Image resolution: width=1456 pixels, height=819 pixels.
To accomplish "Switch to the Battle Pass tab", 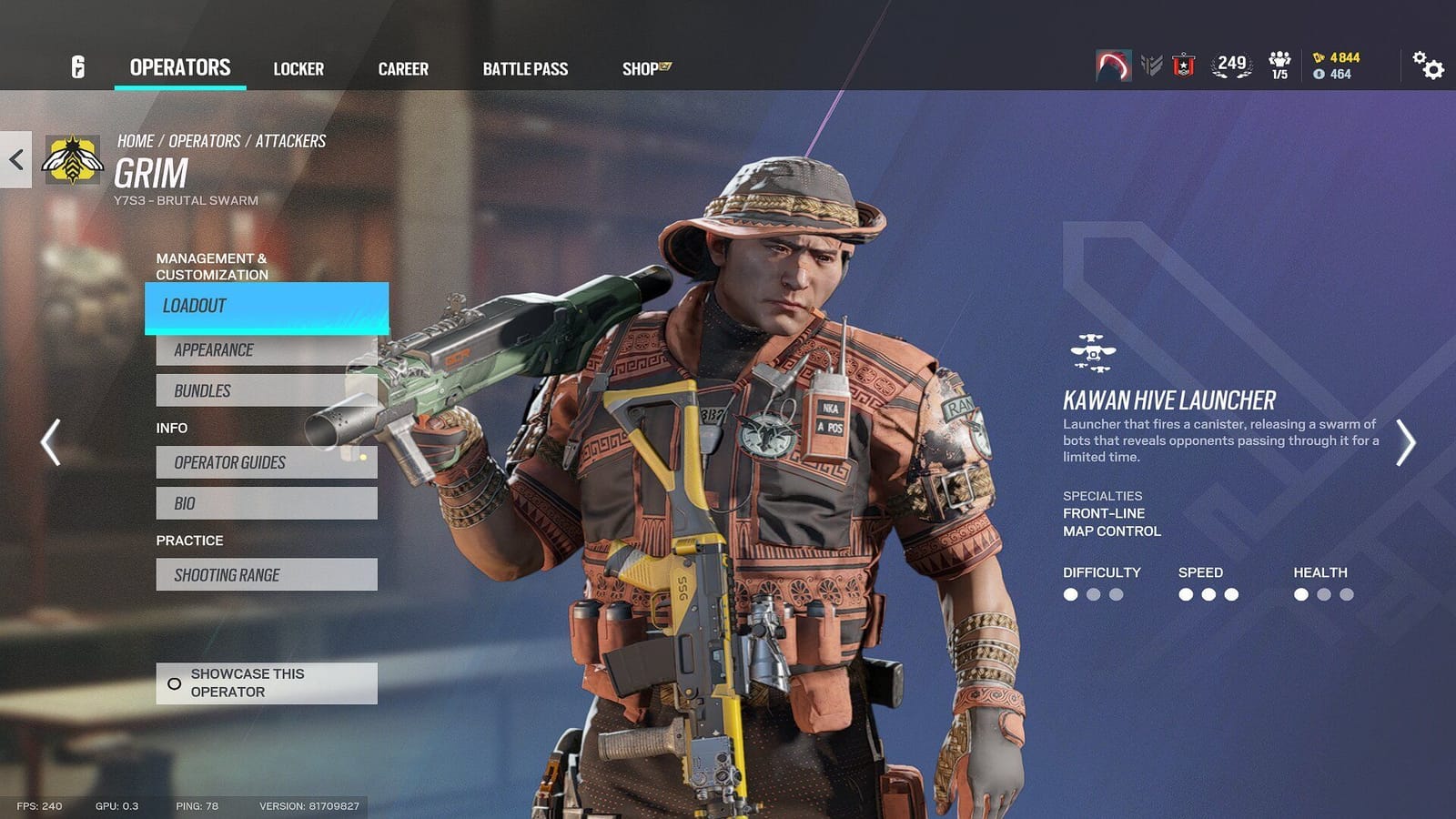I will [524, 68].
